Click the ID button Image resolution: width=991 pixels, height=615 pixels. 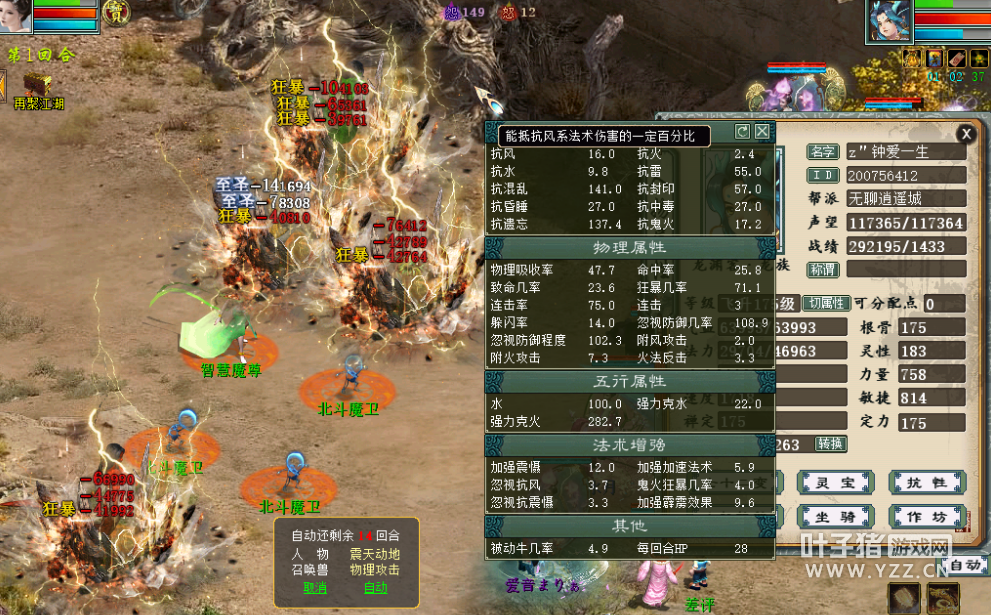[x=822, y=176]
